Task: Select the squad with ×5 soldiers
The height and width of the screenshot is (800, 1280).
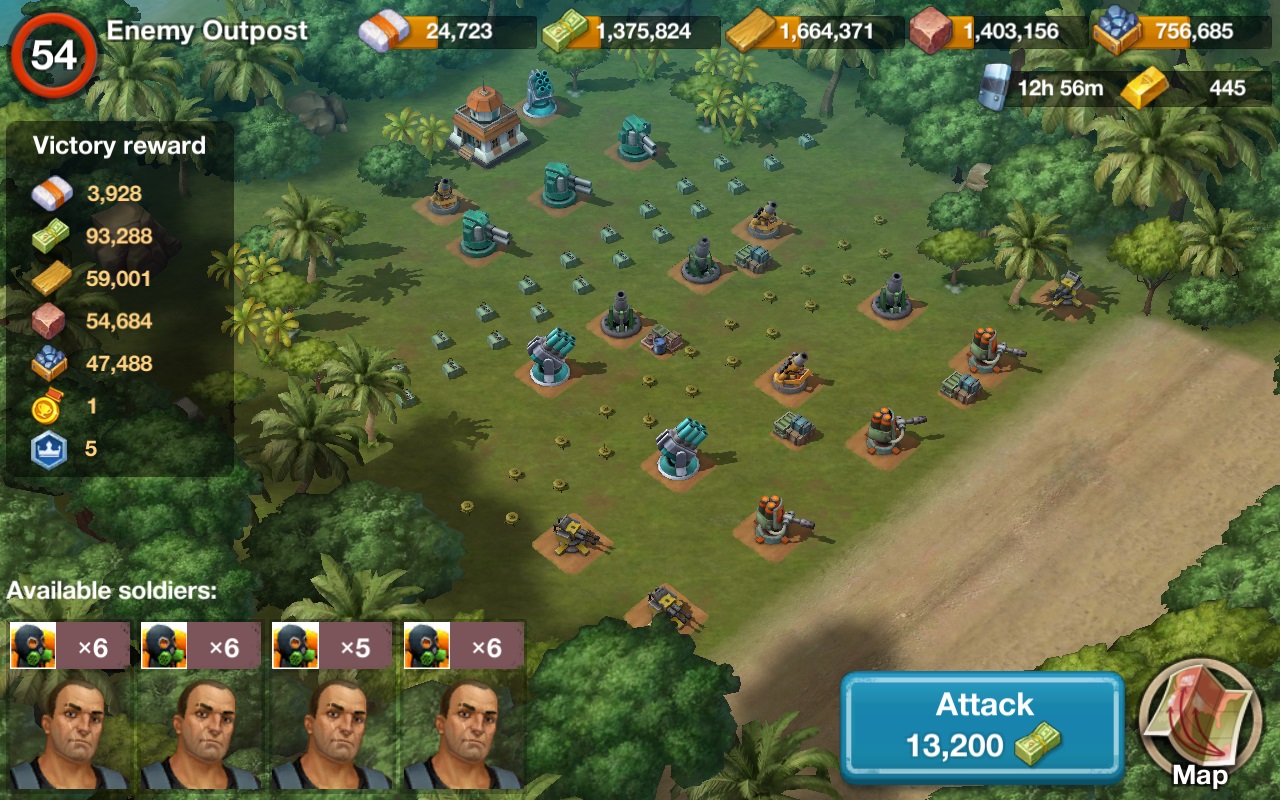Action: point(330,705)
